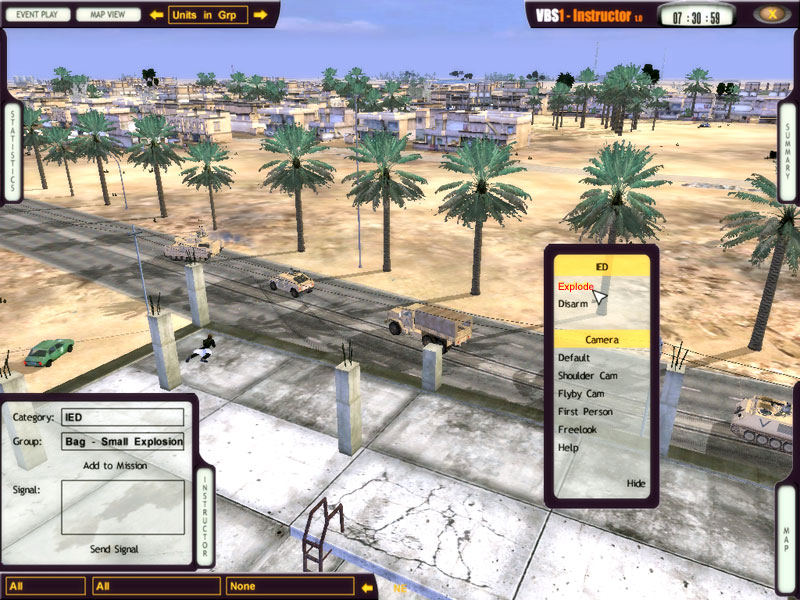This screenshot has height=600, width=800.
Task: Choose Disarm in the IED menu
Action: [573, 304]
